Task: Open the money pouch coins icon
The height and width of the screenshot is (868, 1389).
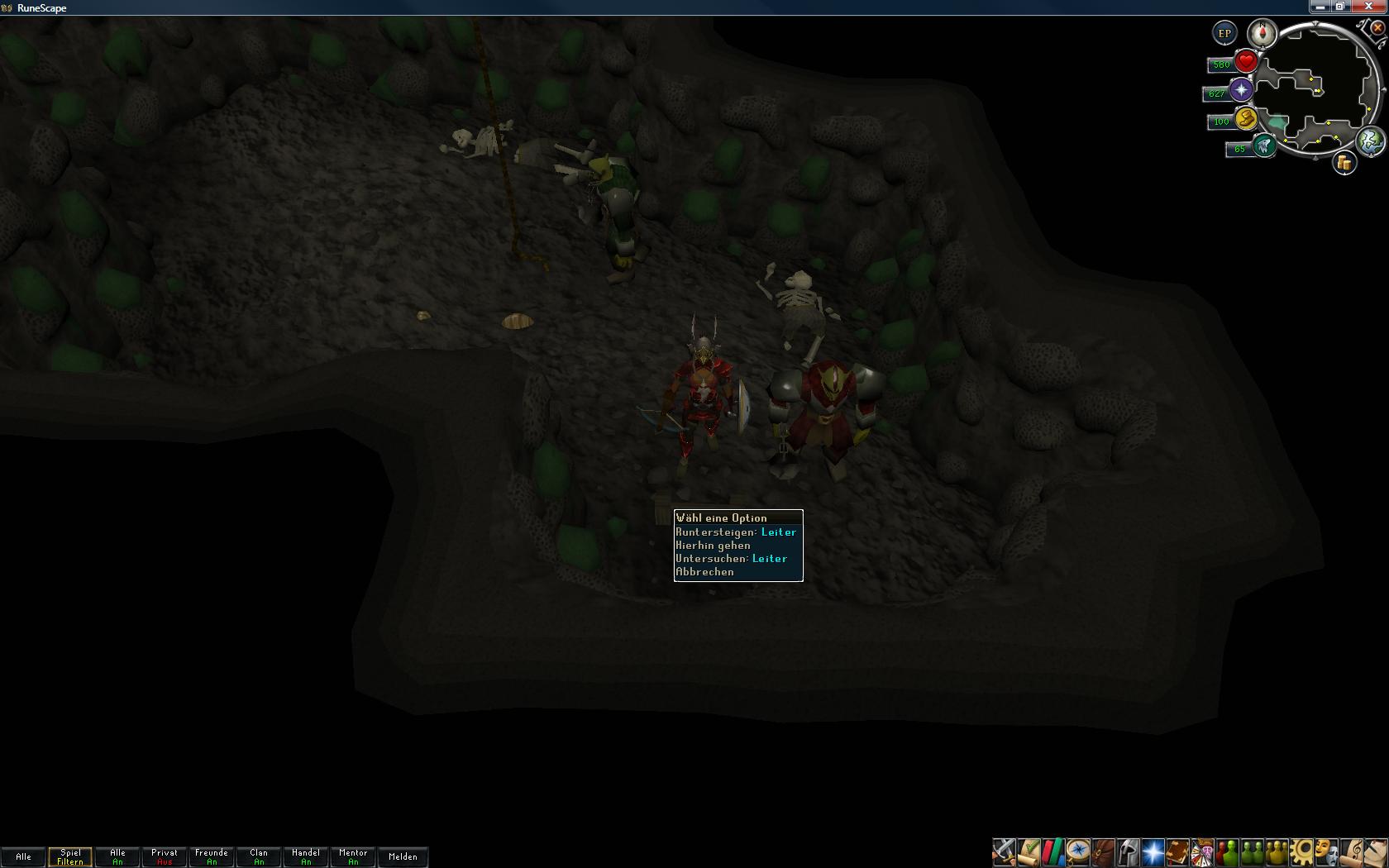Action: click(x=1344, y=163)
